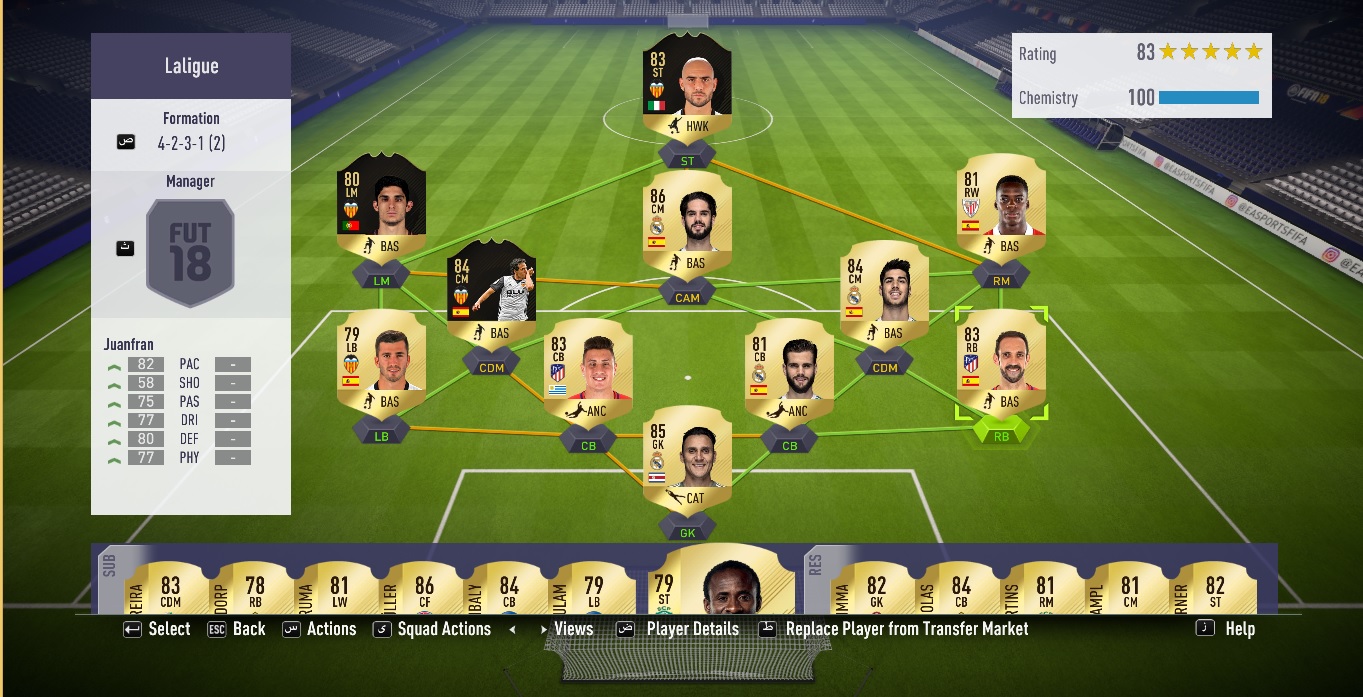
Task: Select the 86 CF substitute card
Action: click(424, 588)
